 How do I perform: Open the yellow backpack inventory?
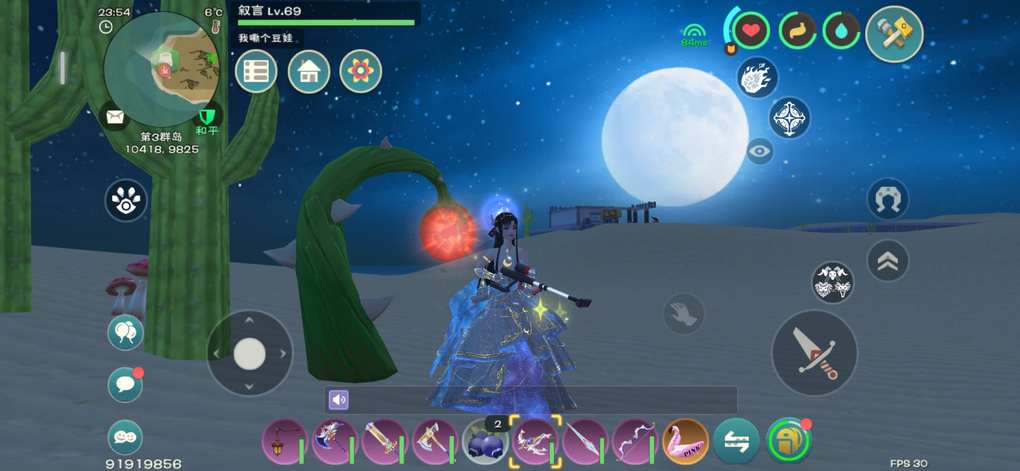click(788, 440)
